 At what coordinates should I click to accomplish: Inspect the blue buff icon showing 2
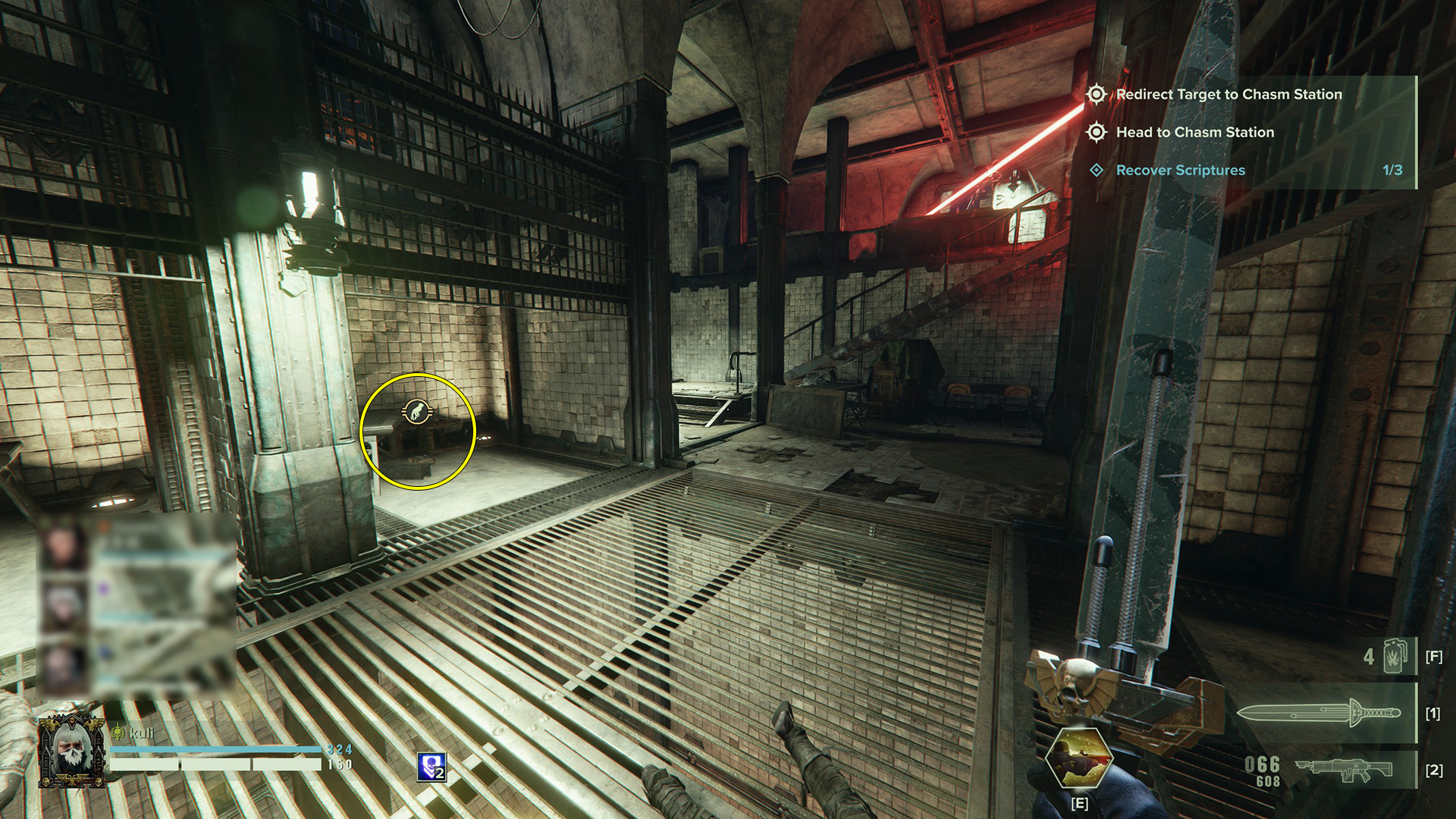(431, 767)
